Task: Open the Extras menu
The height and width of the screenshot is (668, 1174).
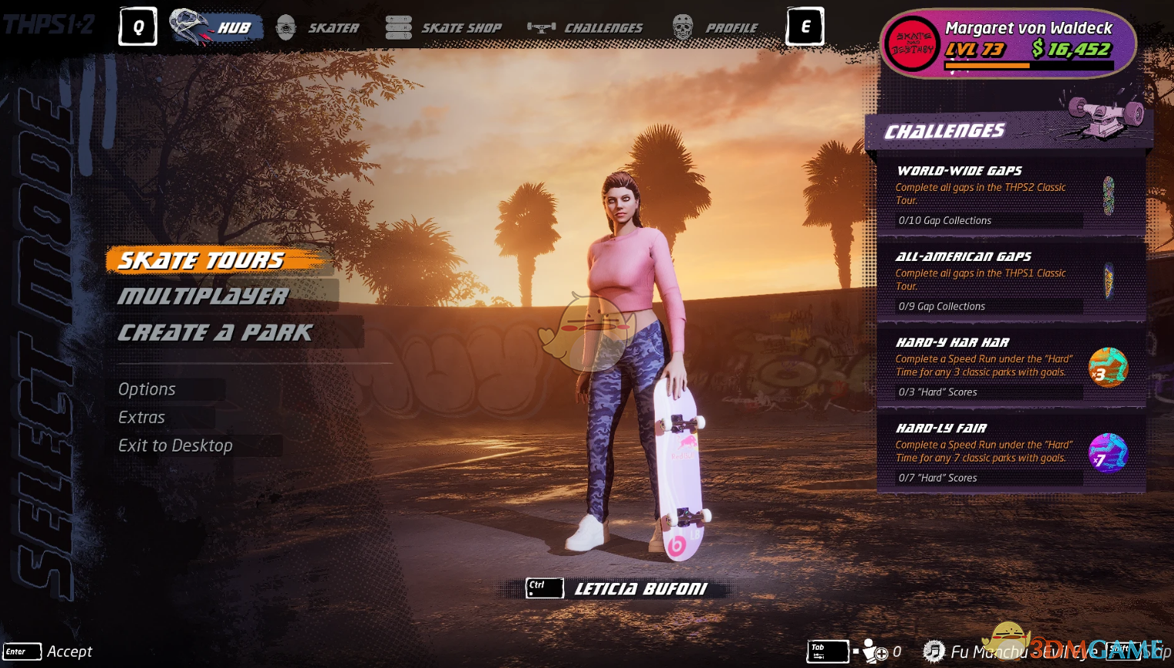Action: [142, 417]
